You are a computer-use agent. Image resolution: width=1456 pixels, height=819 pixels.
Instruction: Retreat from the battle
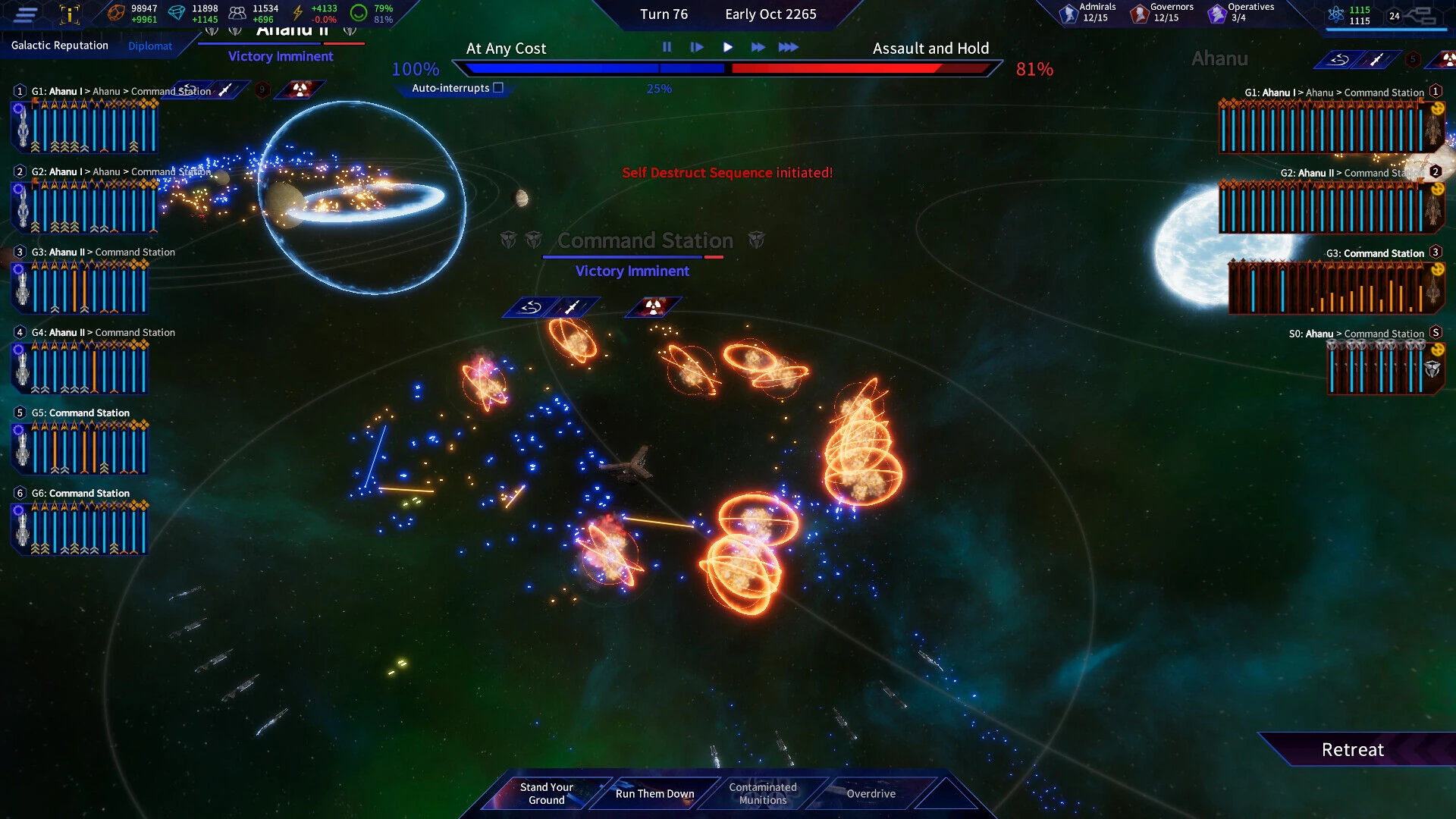click(1352, 749)
